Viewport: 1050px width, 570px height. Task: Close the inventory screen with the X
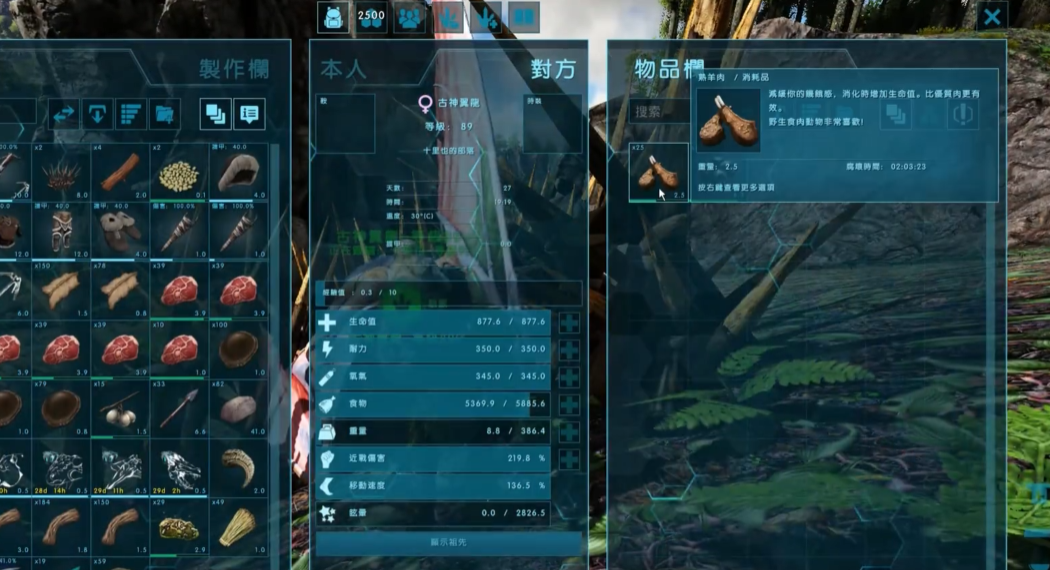992,17
